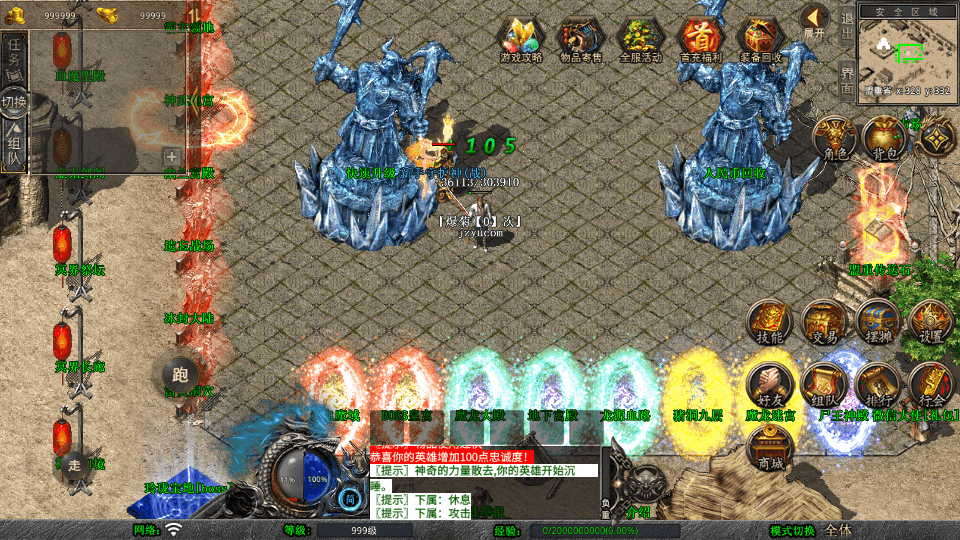
Task: Open the 交易 trade window
Action: pyautogui.click(x=824, y=322)
